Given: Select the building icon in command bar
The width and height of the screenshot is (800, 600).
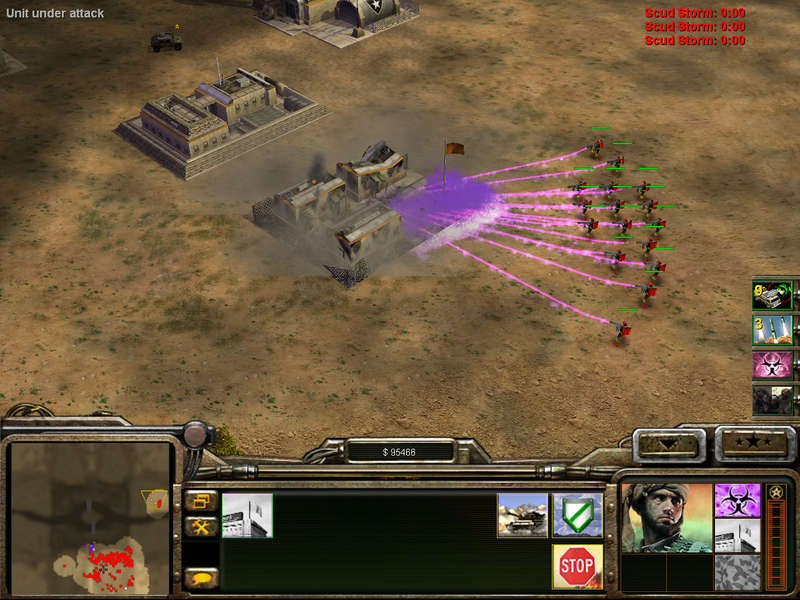Looking at the screenshot, I should click(247, 514).
